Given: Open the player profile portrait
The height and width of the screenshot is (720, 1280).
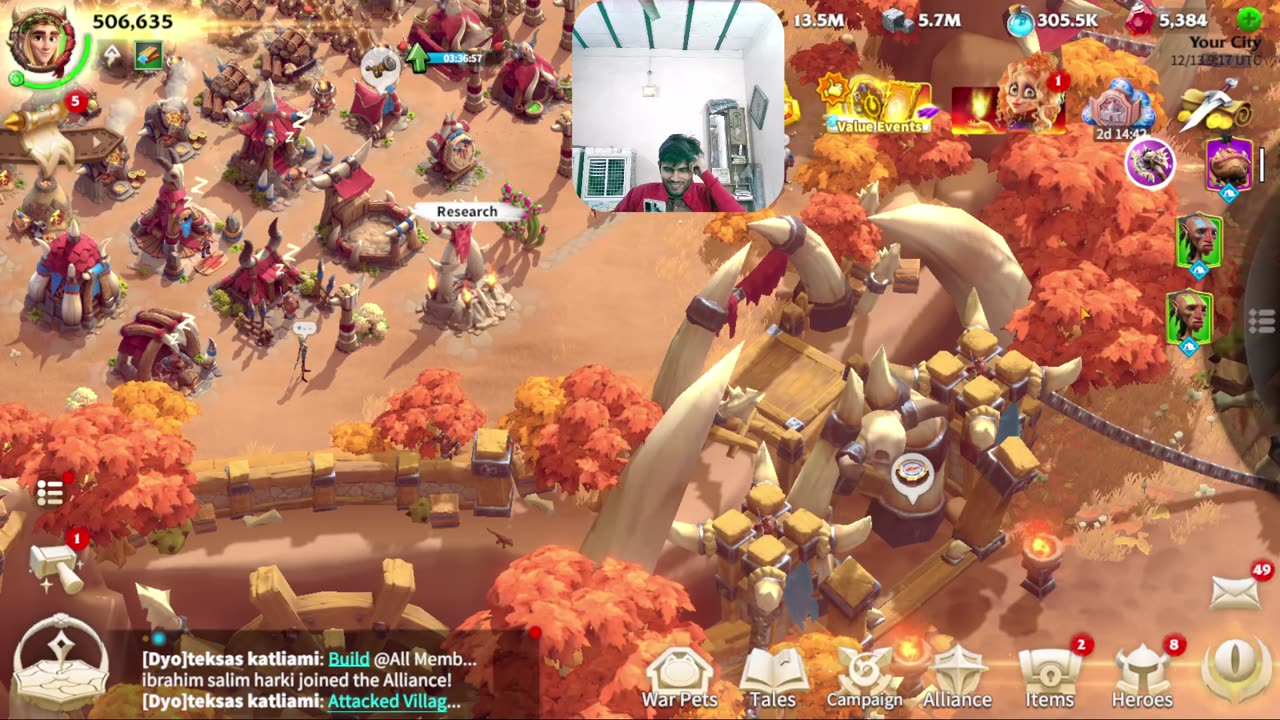Looking at the screenshot, I should point(40,44).
